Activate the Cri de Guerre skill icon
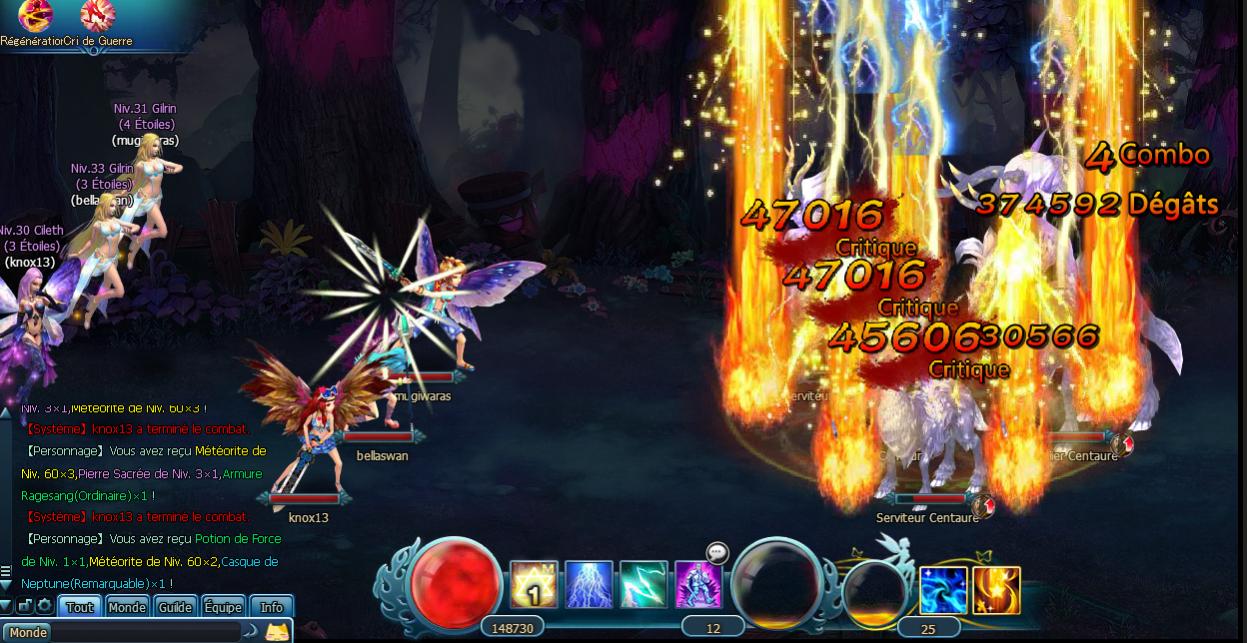The image size is (1247, 643). (x=97, y=15)
